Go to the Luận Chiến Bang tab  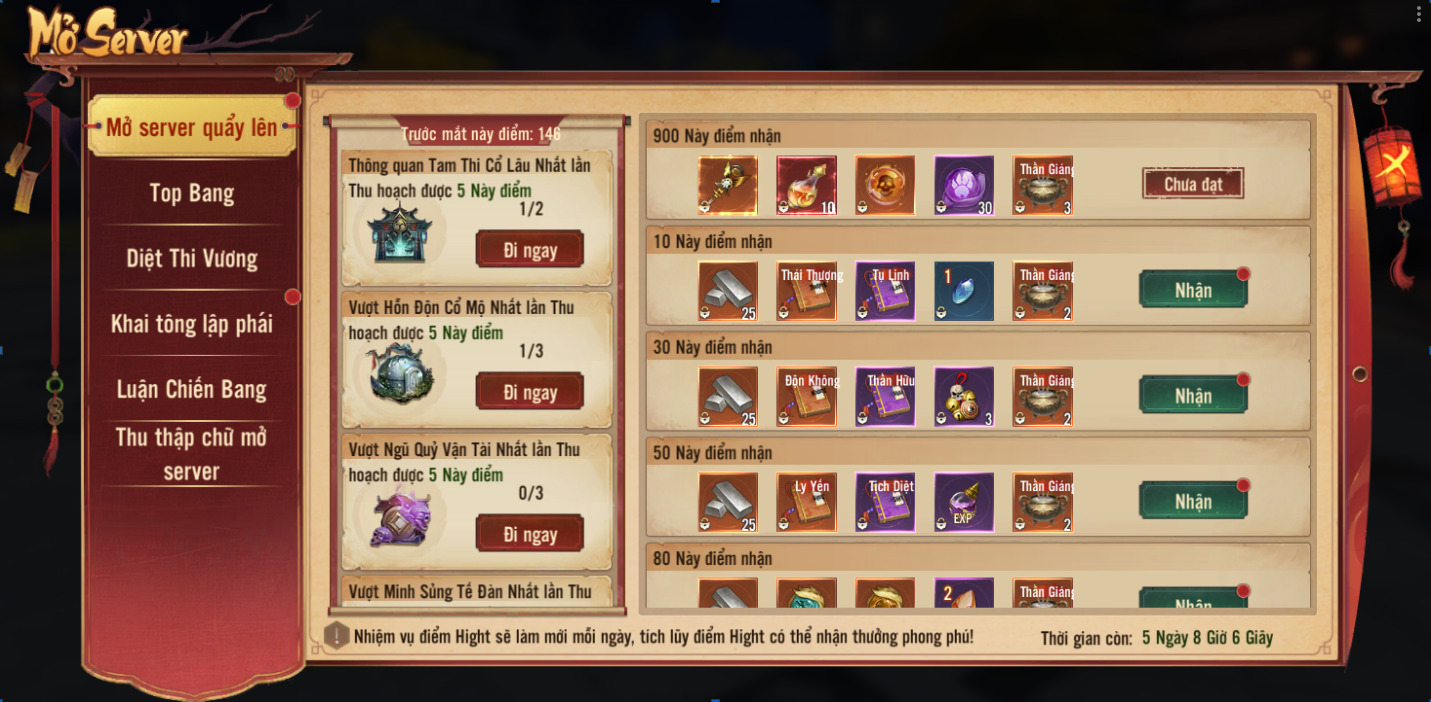coord(191,389)
